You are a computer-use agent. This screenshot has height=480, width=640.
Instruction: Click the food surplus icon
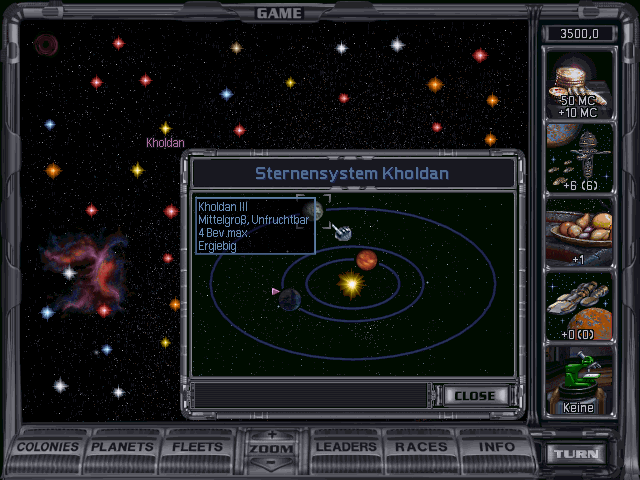579,232
